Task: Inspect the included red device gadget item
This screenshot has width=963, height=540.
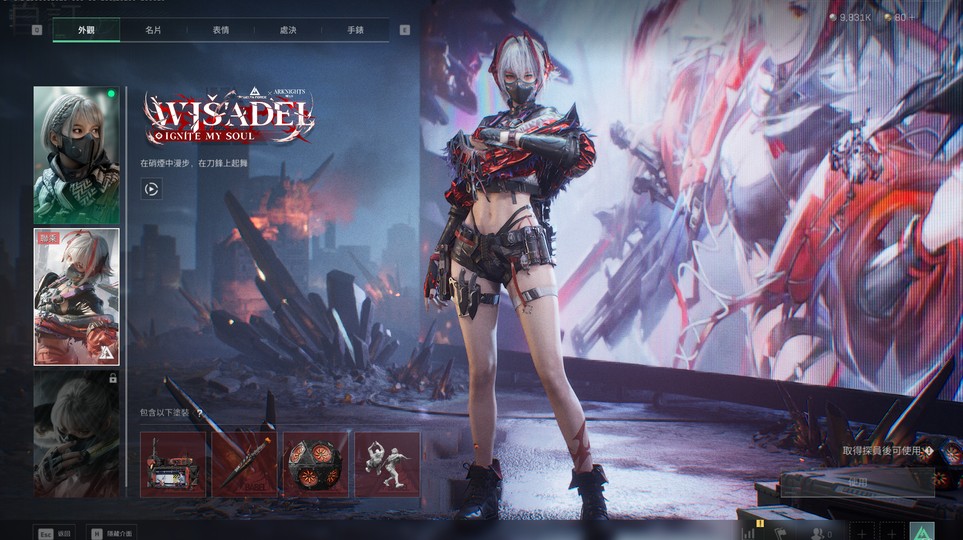Action: click(x=173, y=464)
